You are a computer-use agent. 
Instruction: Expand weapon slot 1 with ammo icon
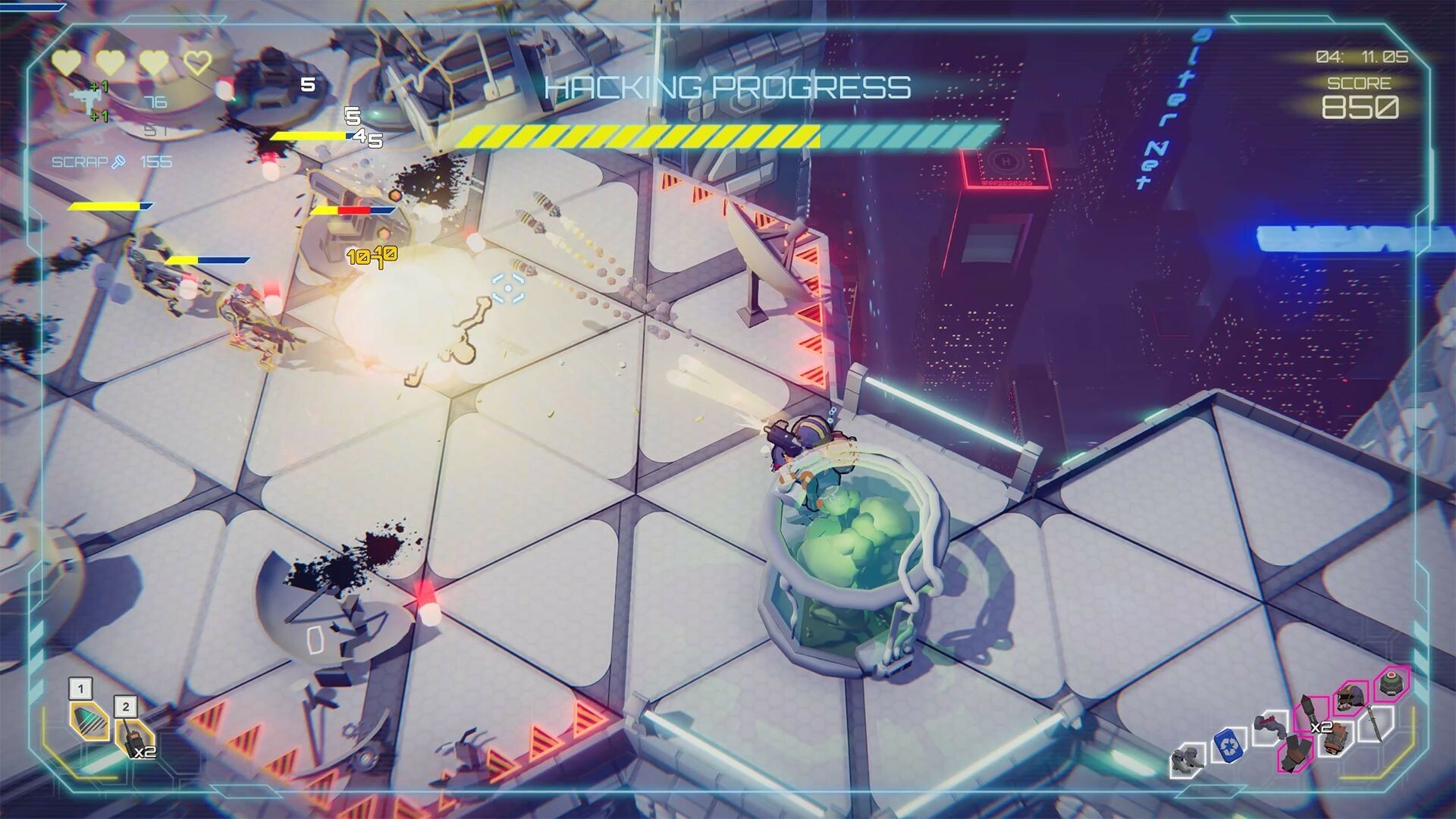tap(89, 722)
